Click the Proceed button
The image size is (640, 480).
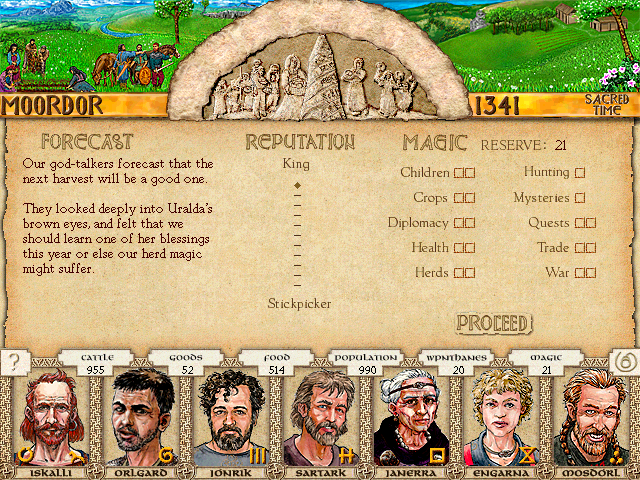(493, 323)
